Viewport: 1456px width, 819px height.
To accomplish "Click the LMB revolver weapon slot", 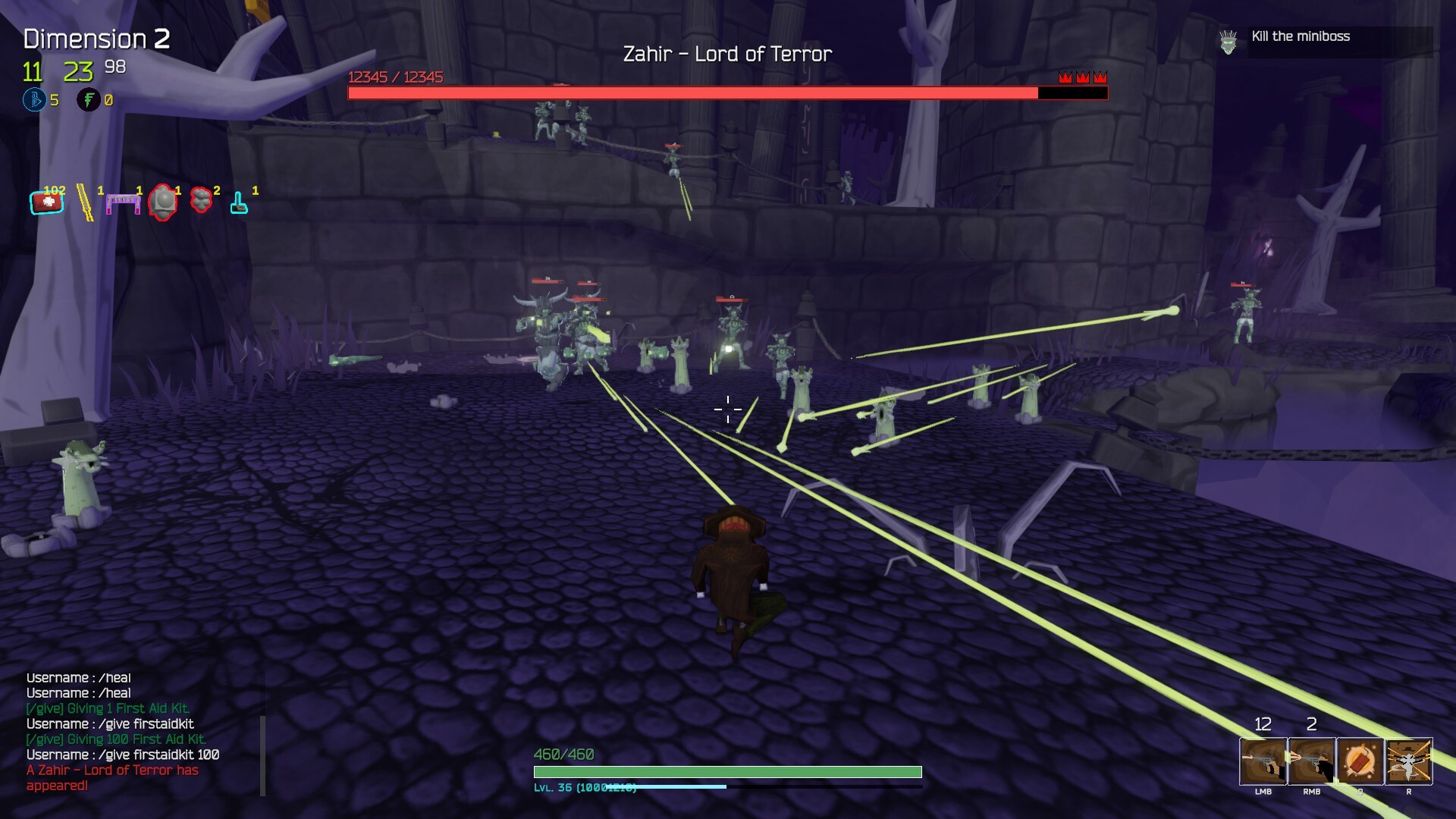I will coord(1264,762).
